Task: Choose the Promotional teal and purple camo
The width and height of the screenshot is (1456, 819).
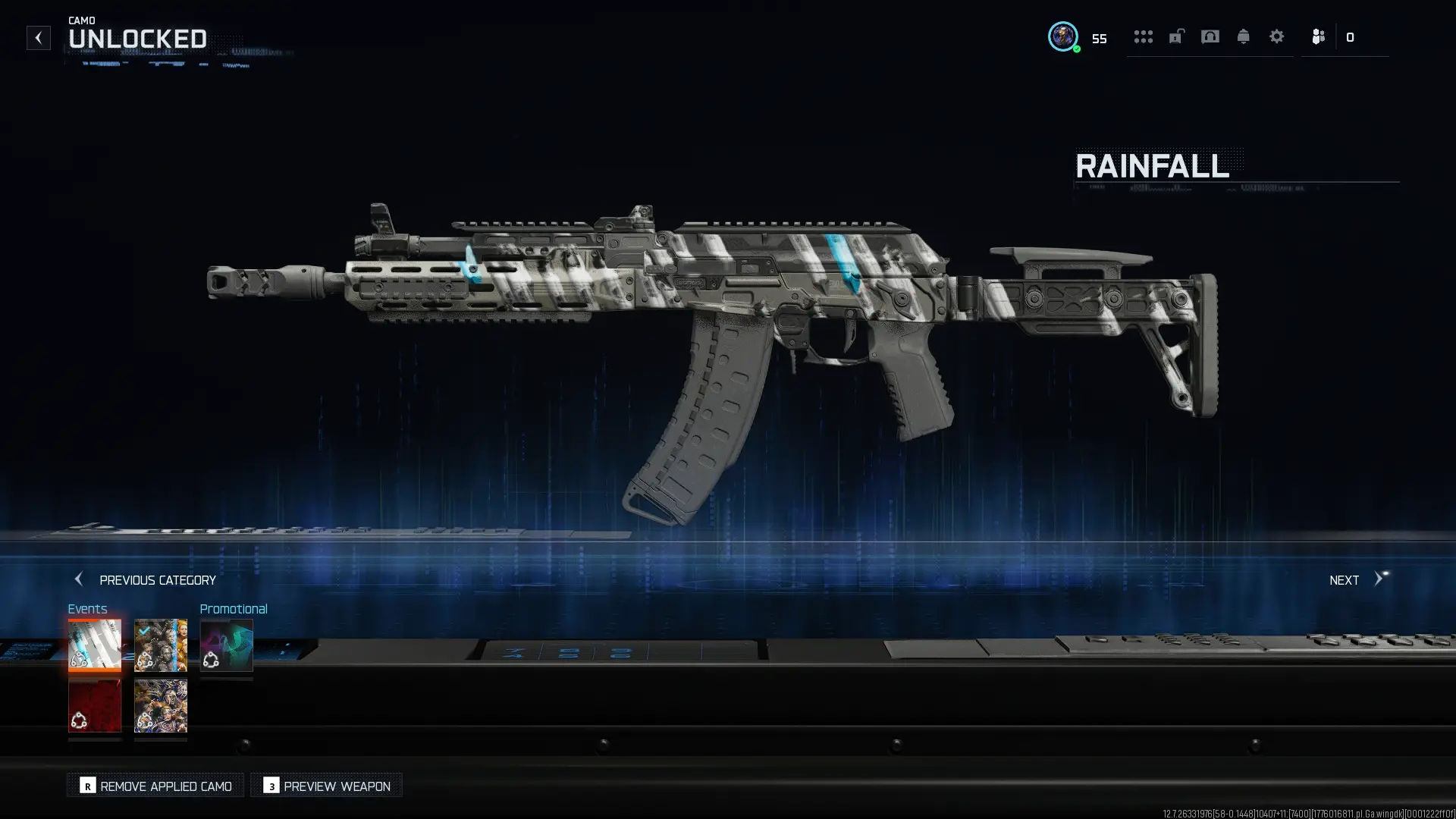Action: 227,645
